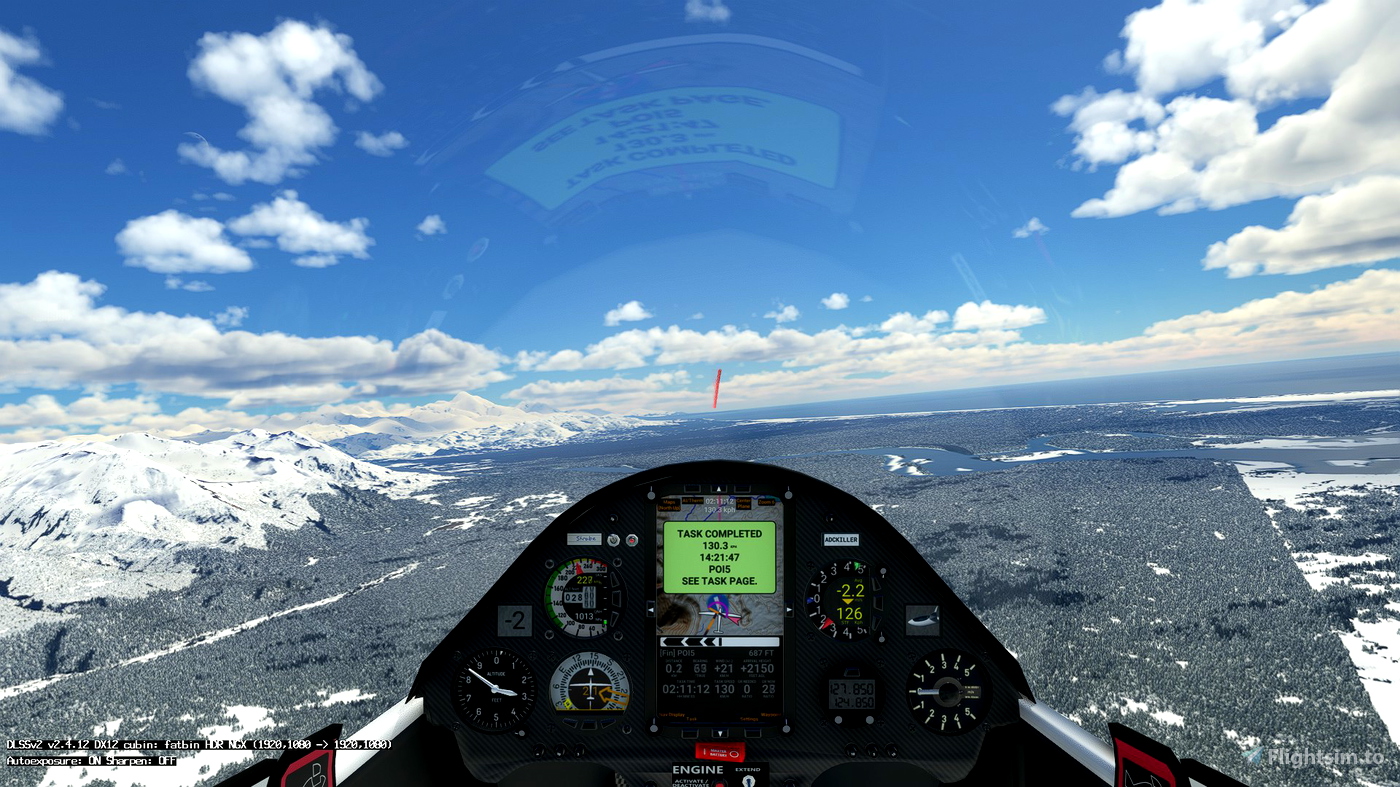Image resolution: width=1400 pixels, height=787 pixels.
Task: Click the Center Plane map icon
Action: [x=744, y=504]
